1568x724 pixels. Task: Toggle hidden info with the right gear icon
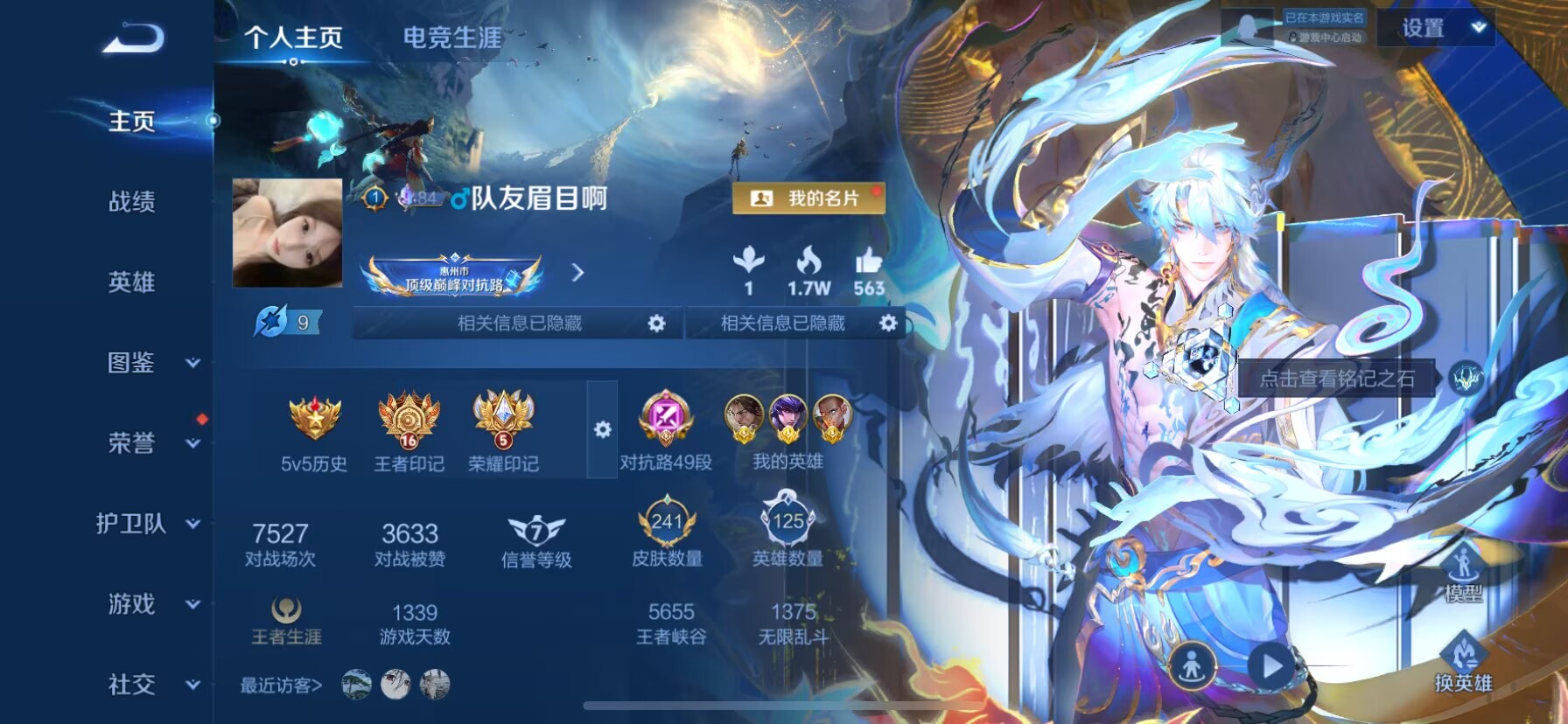890,323
